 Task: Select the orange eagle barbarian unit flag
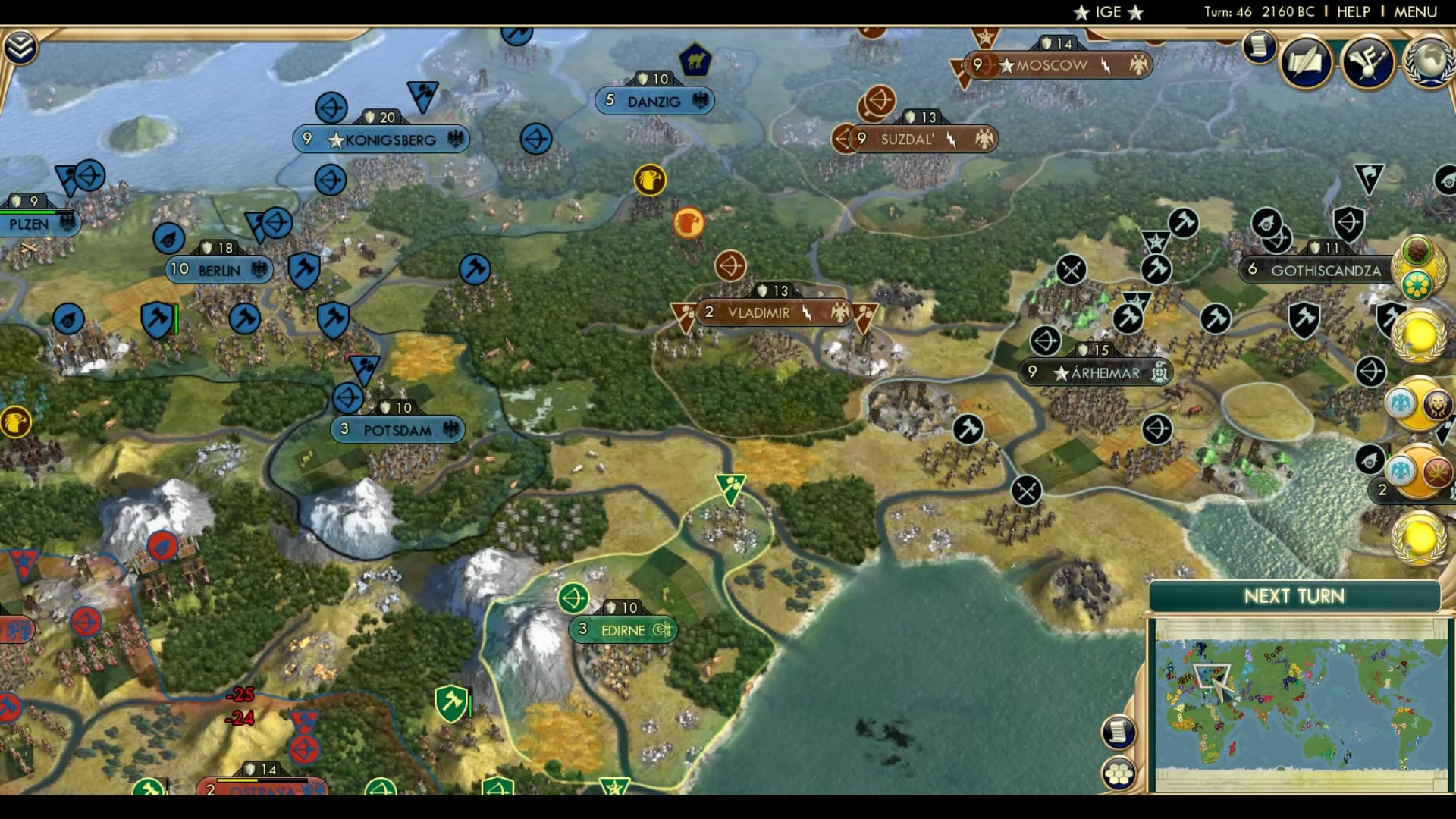pyautogui.click(x=689, y=224)
